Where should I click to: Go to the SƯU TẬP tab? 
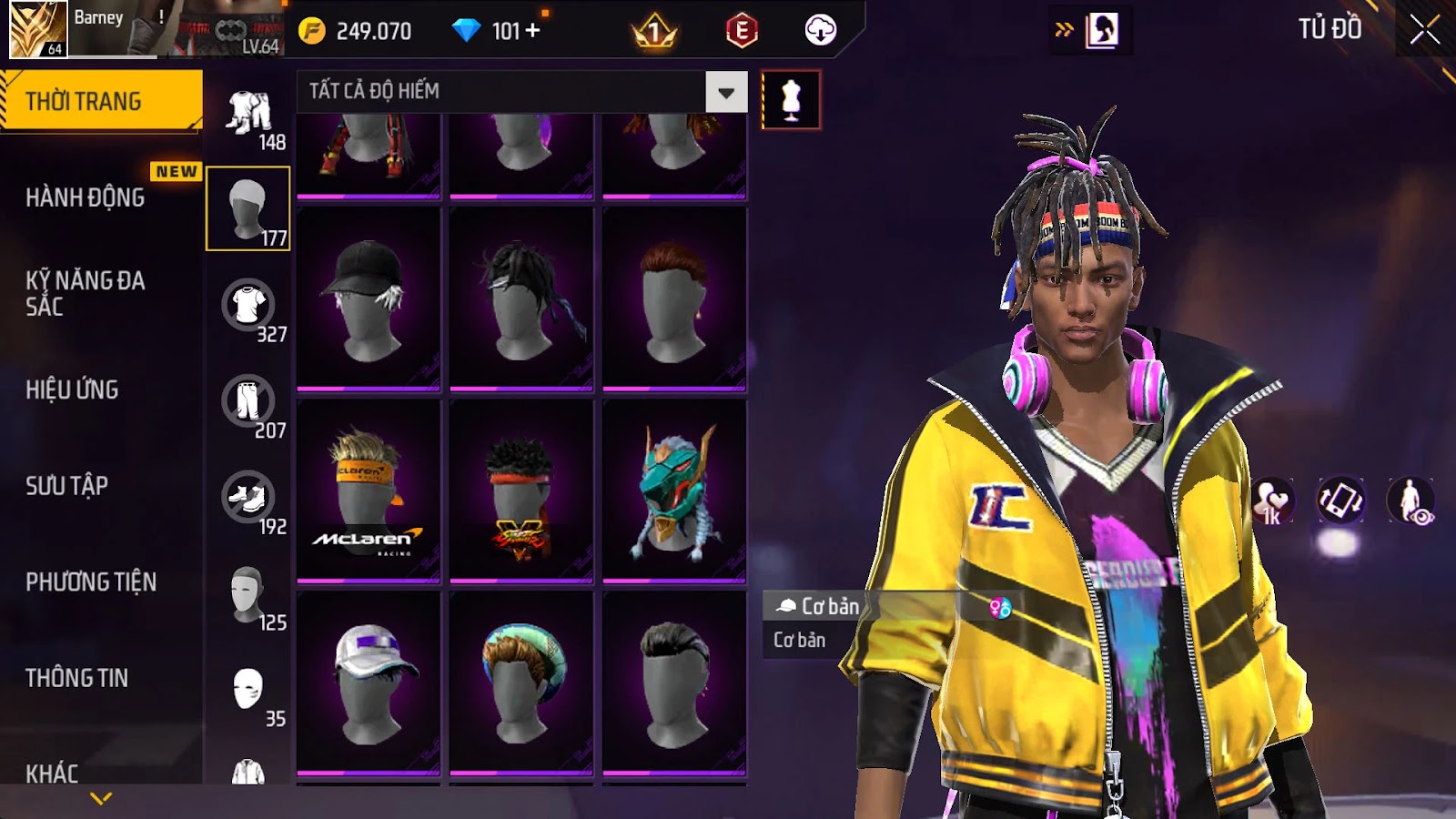[x=67, y=486]
